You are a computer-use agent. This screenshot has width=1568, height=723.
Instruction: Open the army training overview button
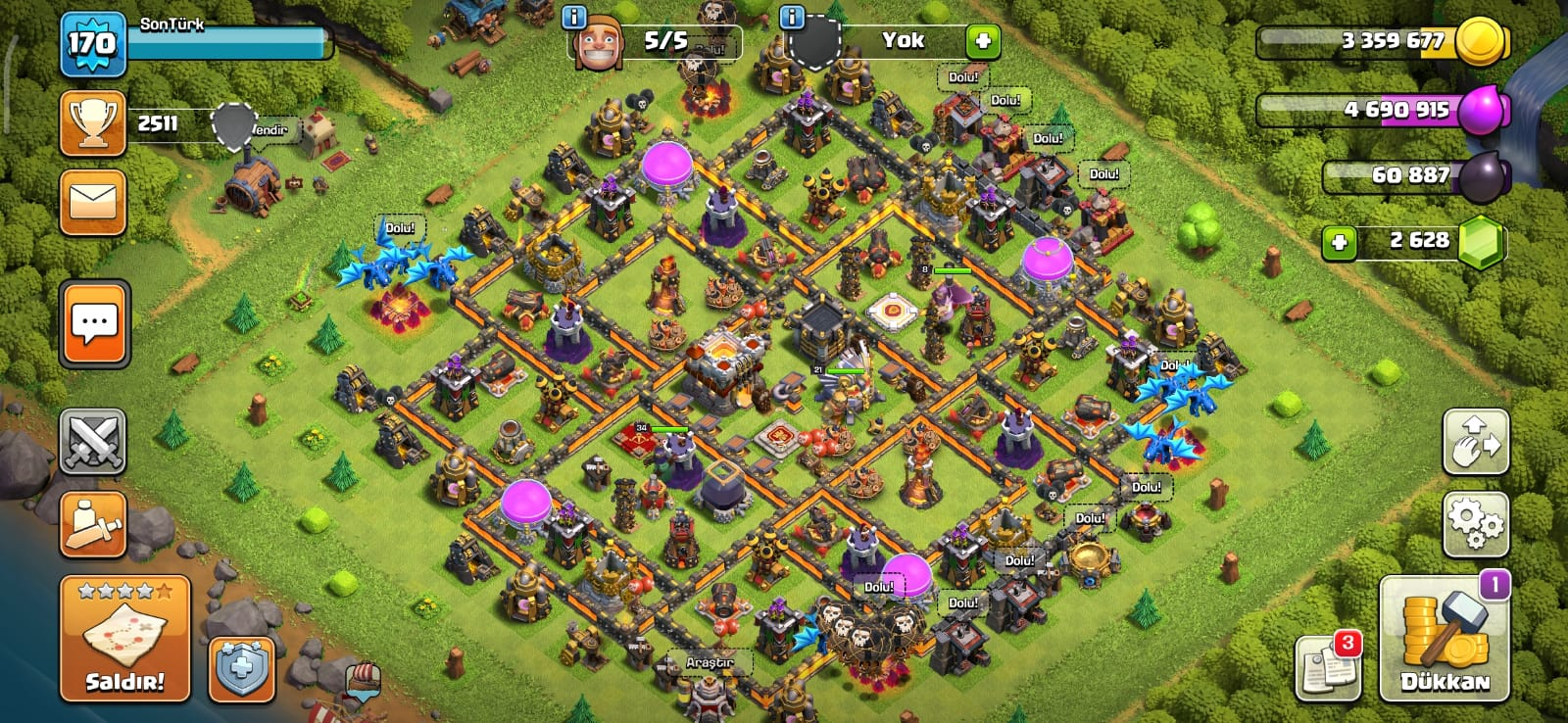tap(93, 524)
